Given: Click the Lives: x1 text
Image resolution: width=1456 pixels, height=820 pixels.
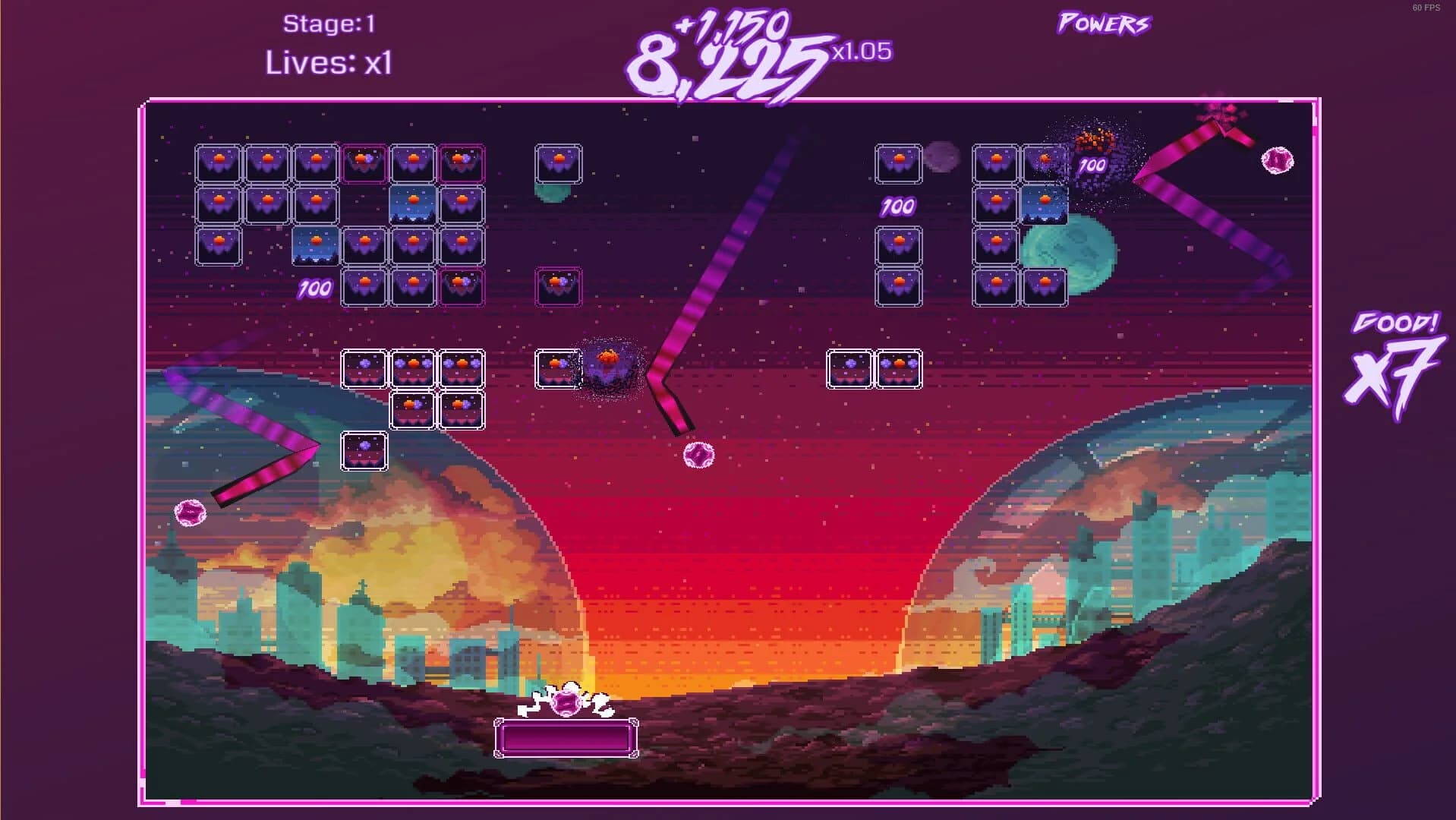Looking at the screenshot, I should point(328,64).
